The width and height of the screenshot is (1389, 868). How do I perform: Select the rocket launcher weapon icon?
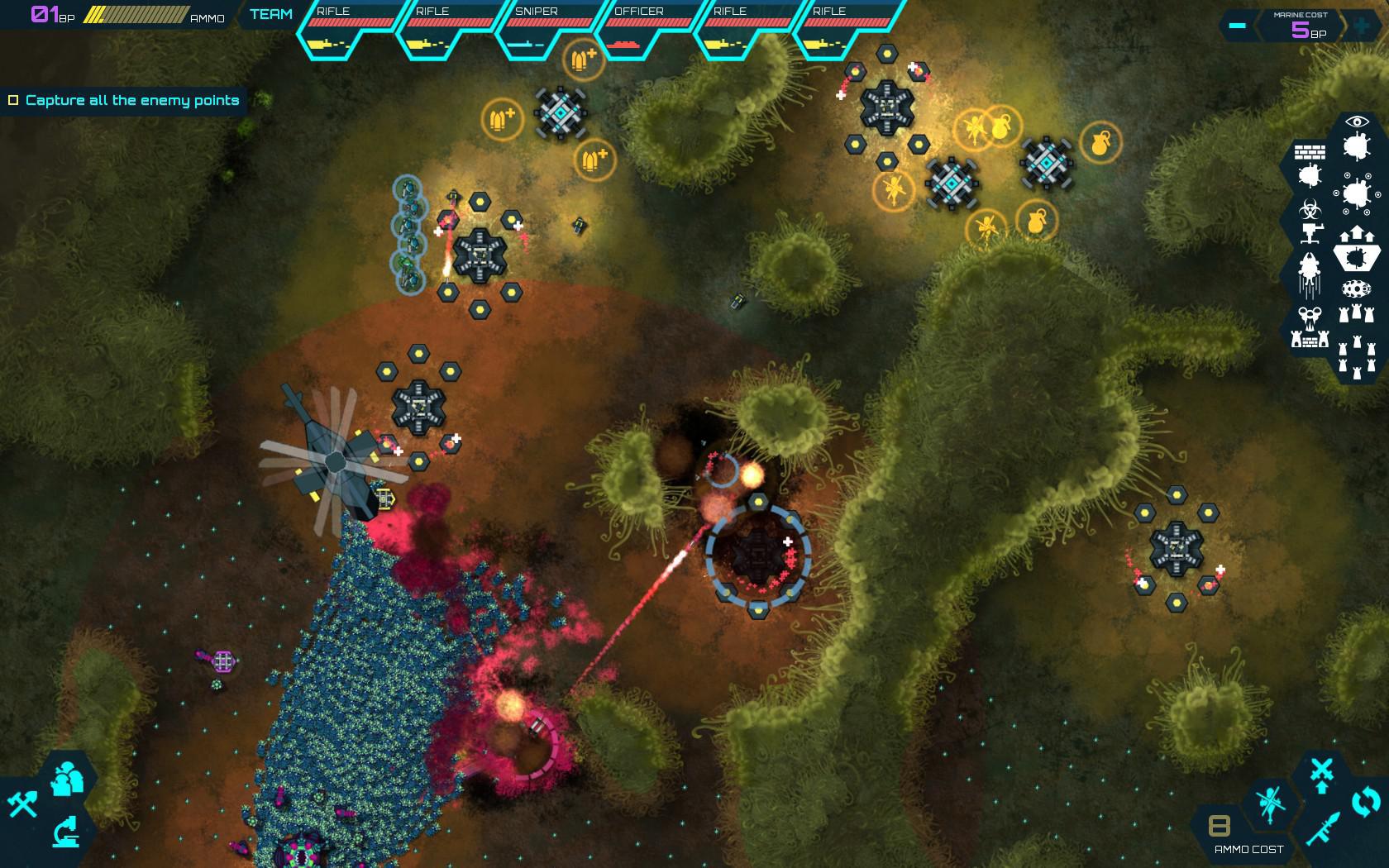click(x=1323, y=828)
